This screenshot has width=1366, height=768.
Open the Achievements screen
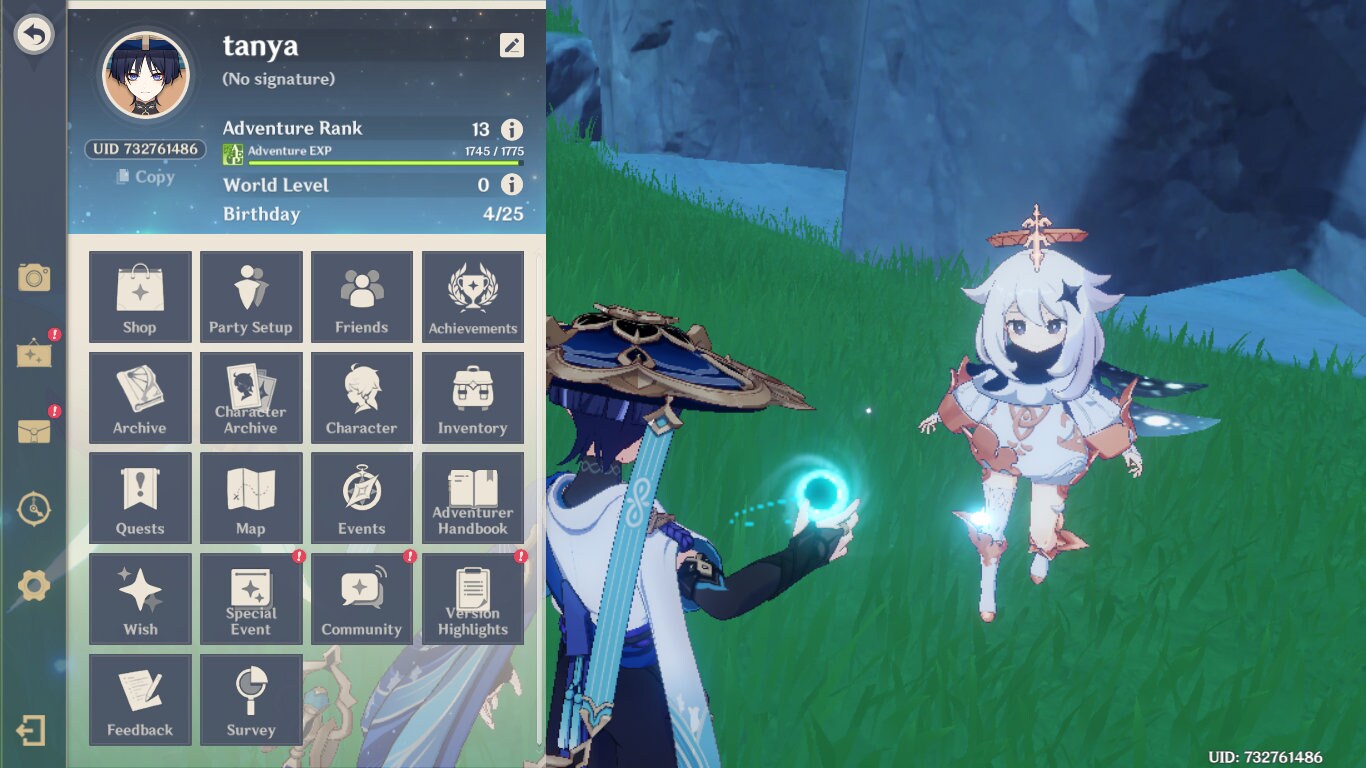tap(473, 296)
